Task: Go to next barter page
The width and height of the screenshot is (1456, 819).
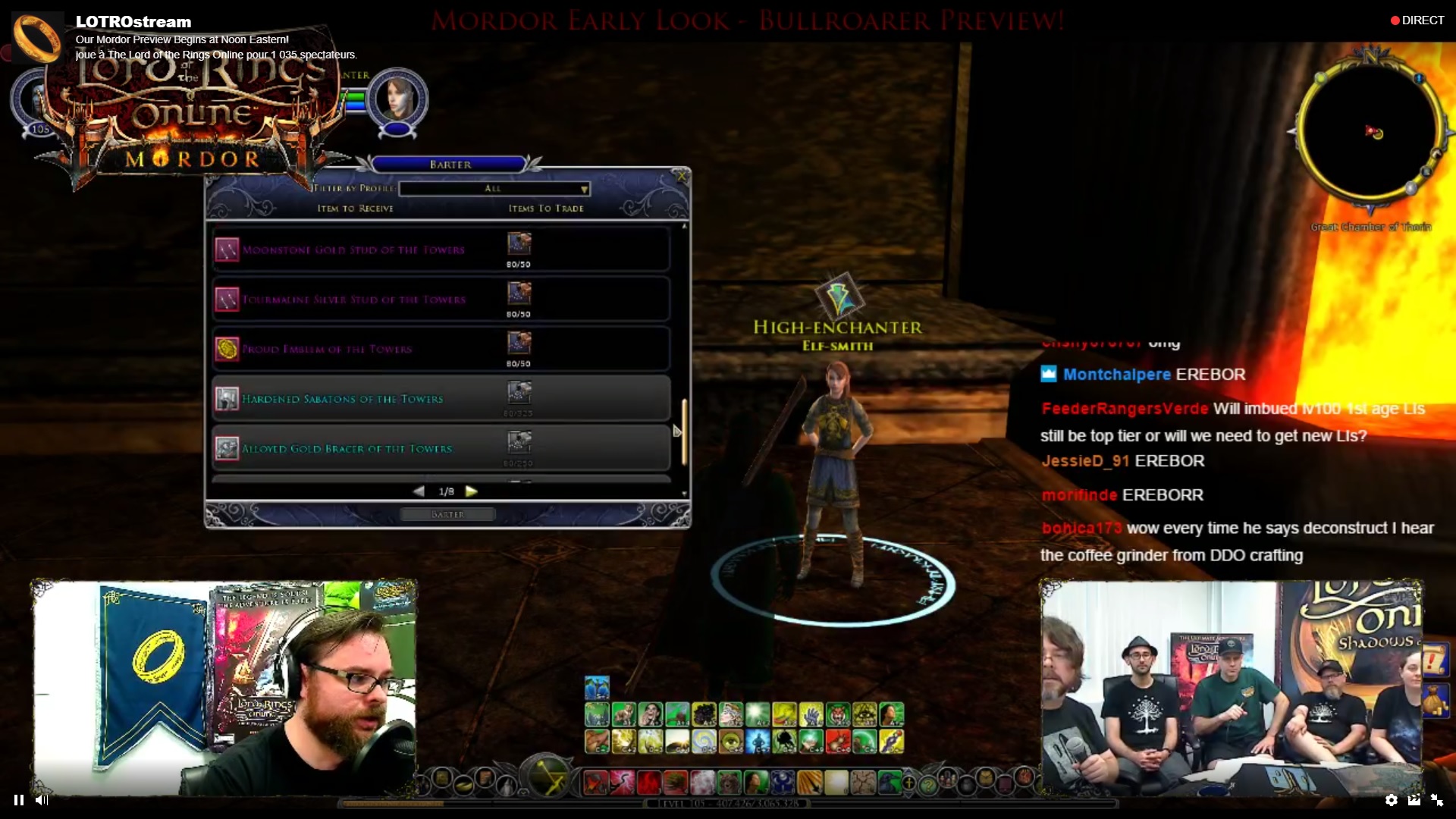Action: pos(472,491)
